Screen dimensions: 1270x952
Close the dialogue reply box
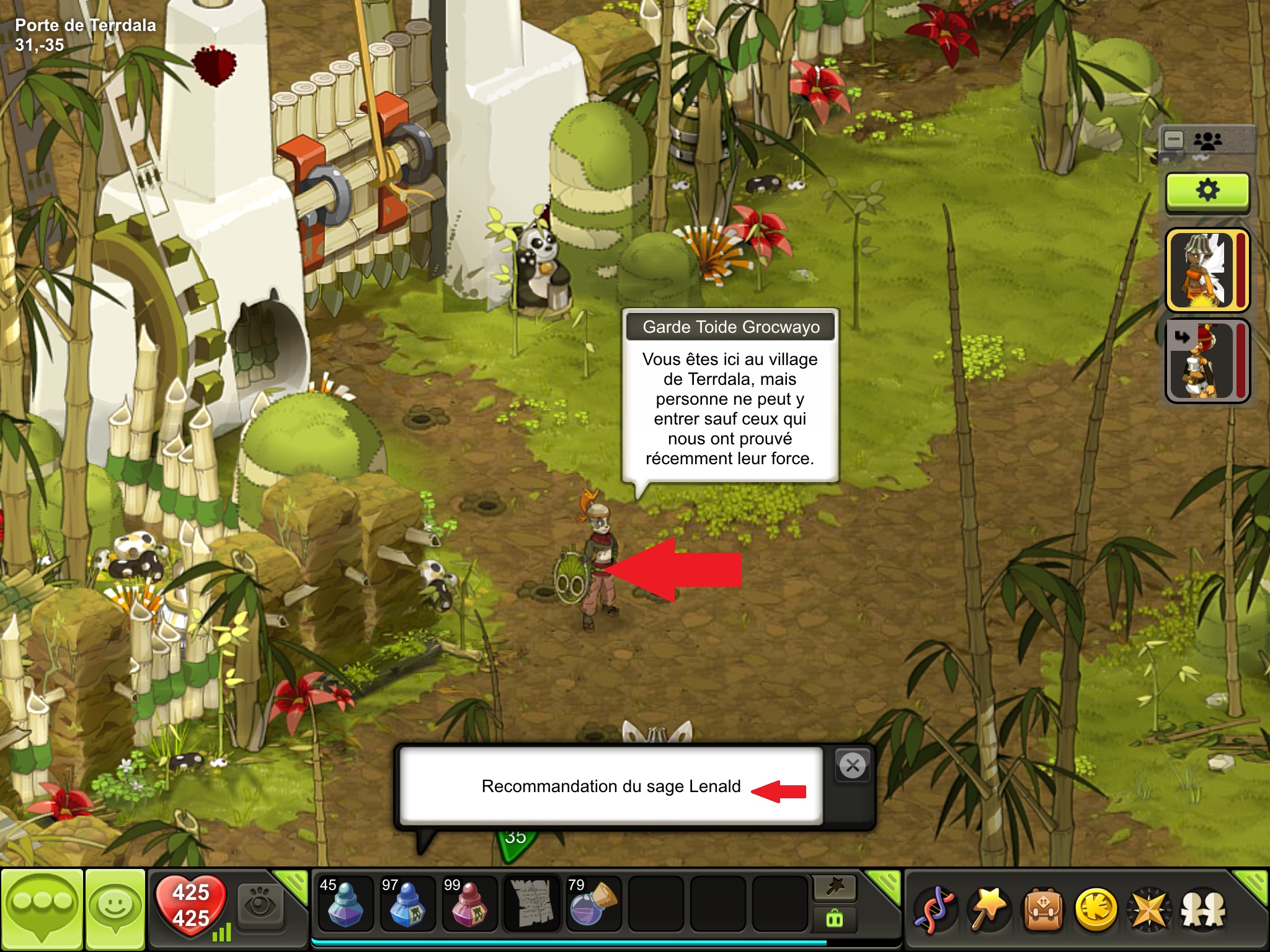coord(853,766)
